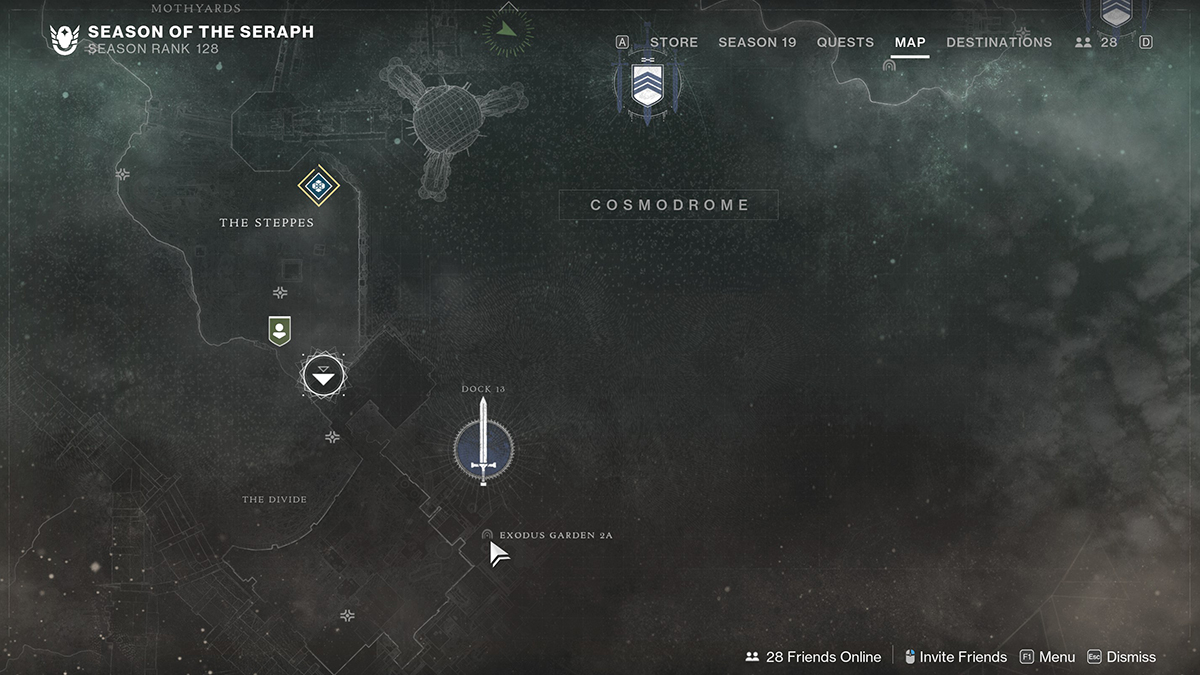Go to the Destinations tab
This screenshot has width=1200, height=675.
[999, 42]
